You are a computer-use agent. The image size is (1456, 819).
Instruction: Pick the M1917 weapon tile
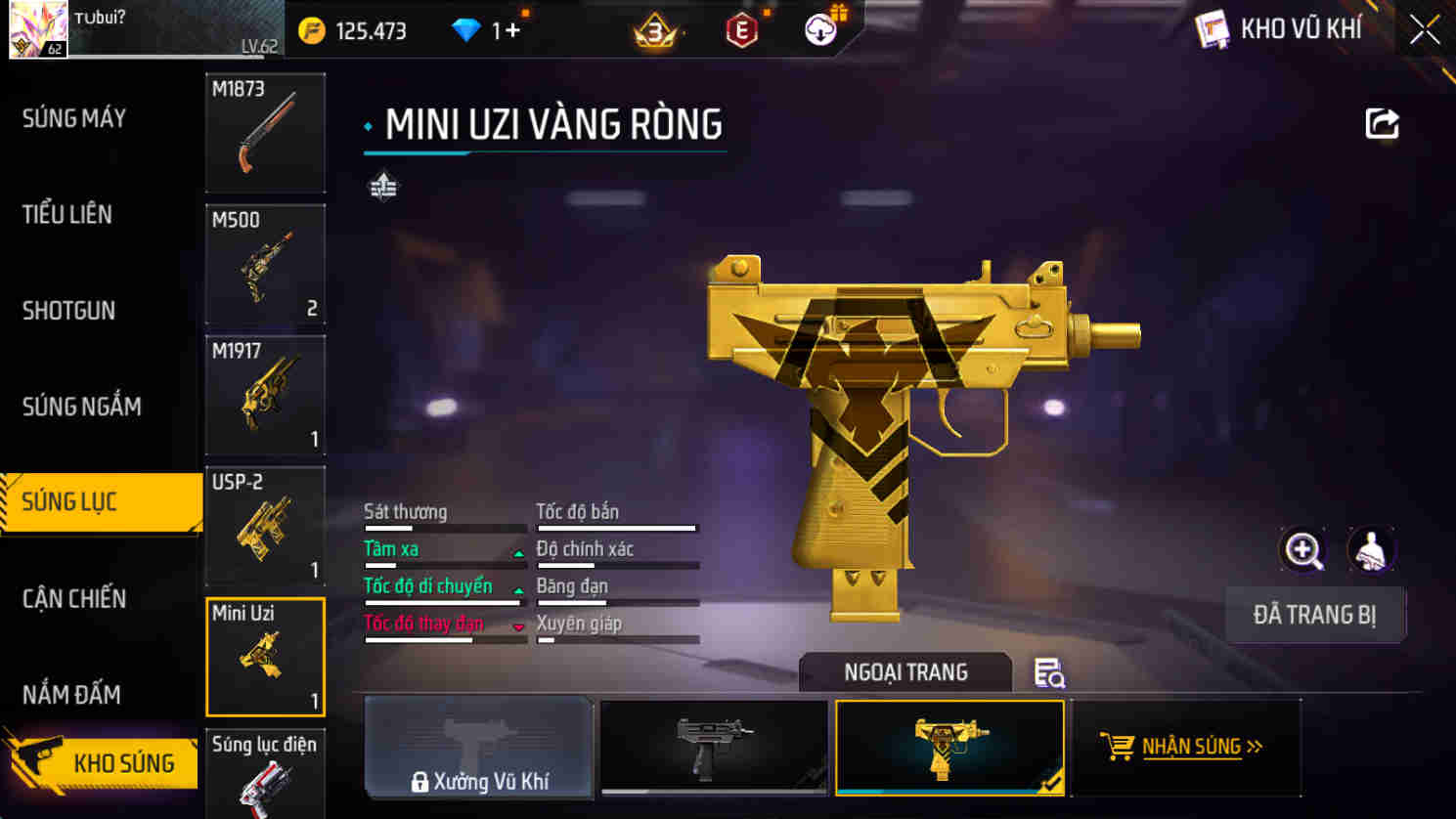pos(265,395)
